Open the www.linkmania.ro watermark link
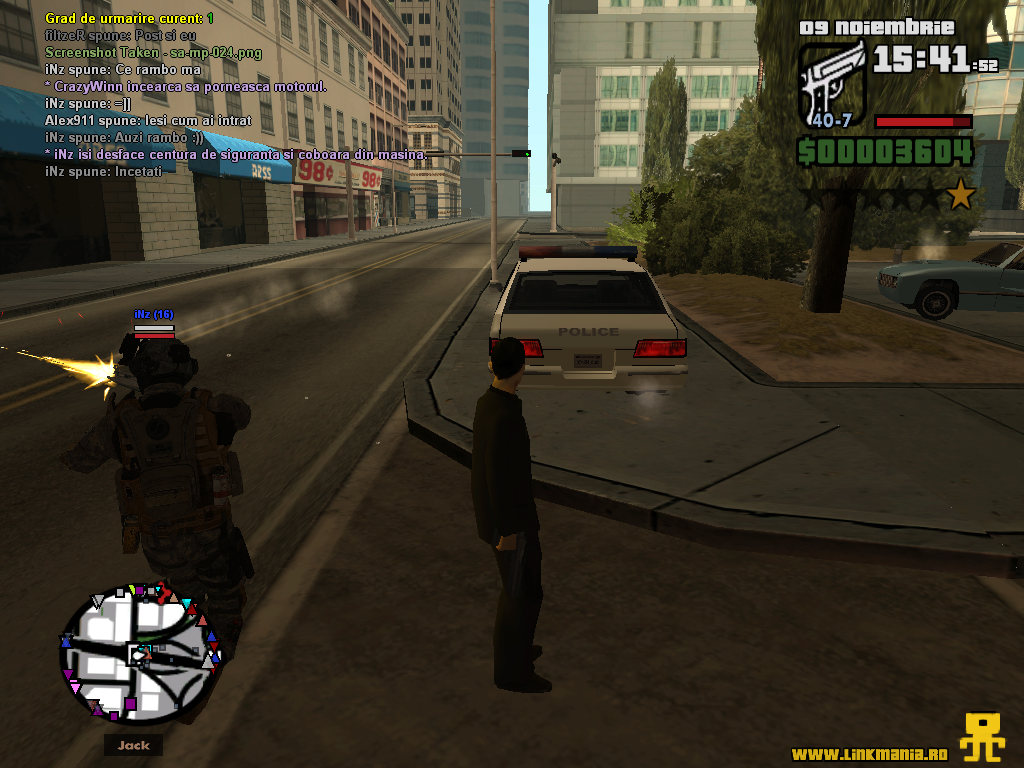Image resolution: width=1024 pixels, height=768 pixels. point(869,753)
